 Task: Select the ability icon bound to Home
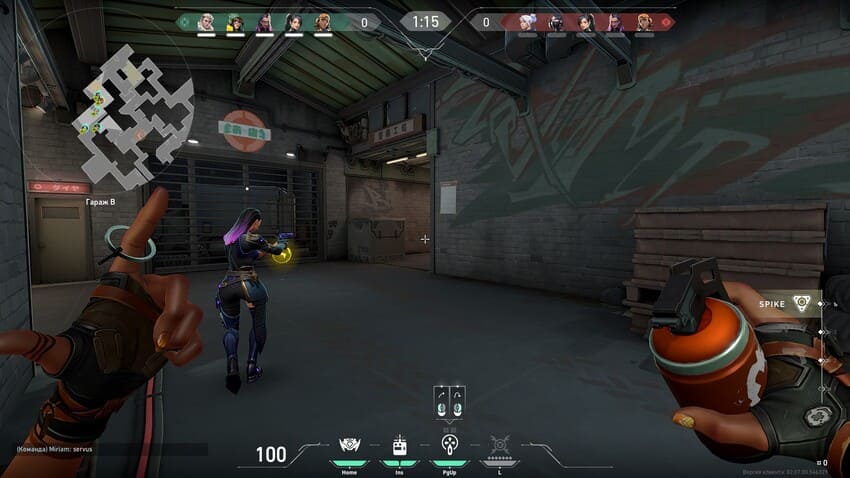349,446
